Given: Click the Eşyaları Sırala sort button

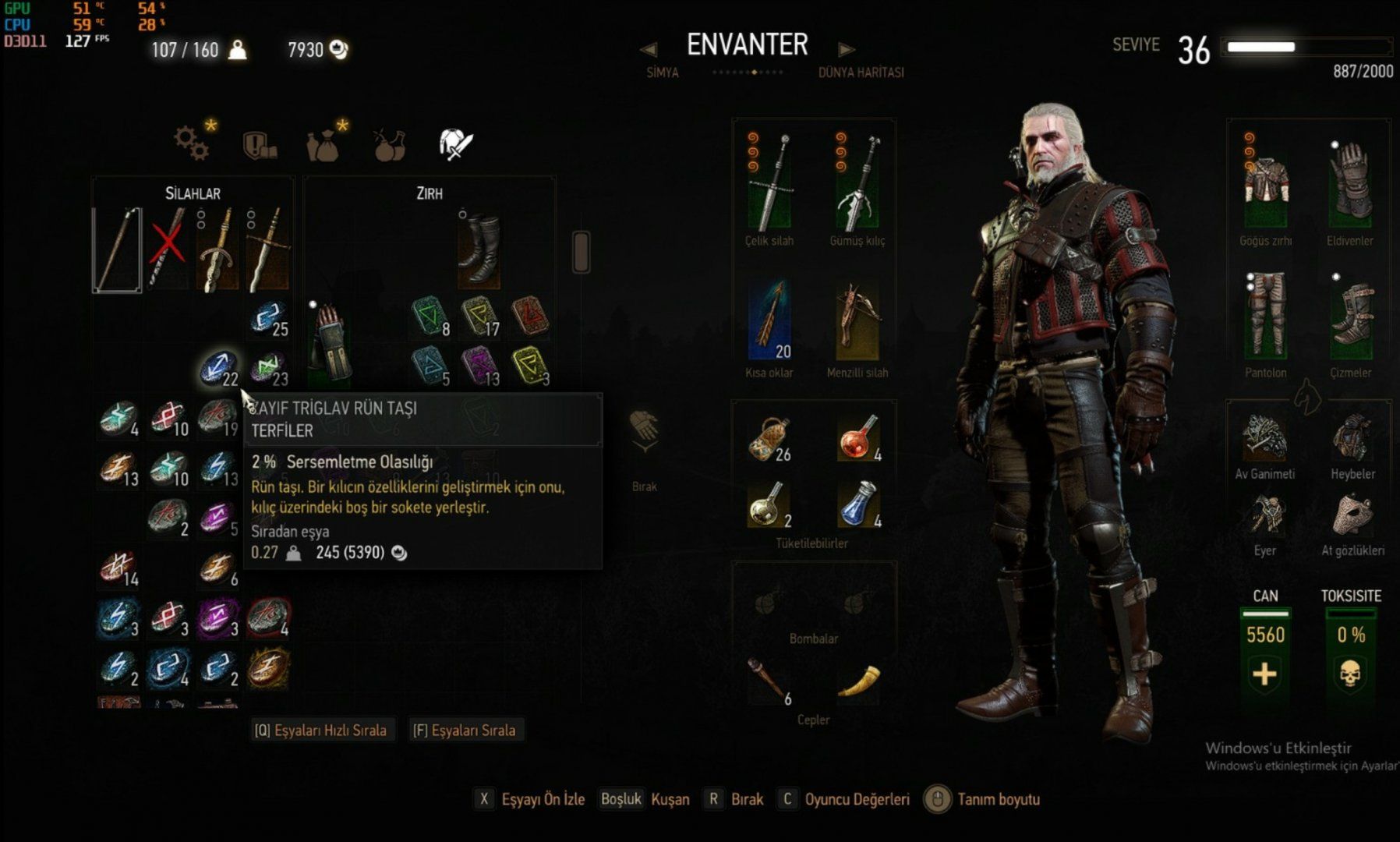Looking at the screenshot, I should pyautogui.click(x=465, y=731).
